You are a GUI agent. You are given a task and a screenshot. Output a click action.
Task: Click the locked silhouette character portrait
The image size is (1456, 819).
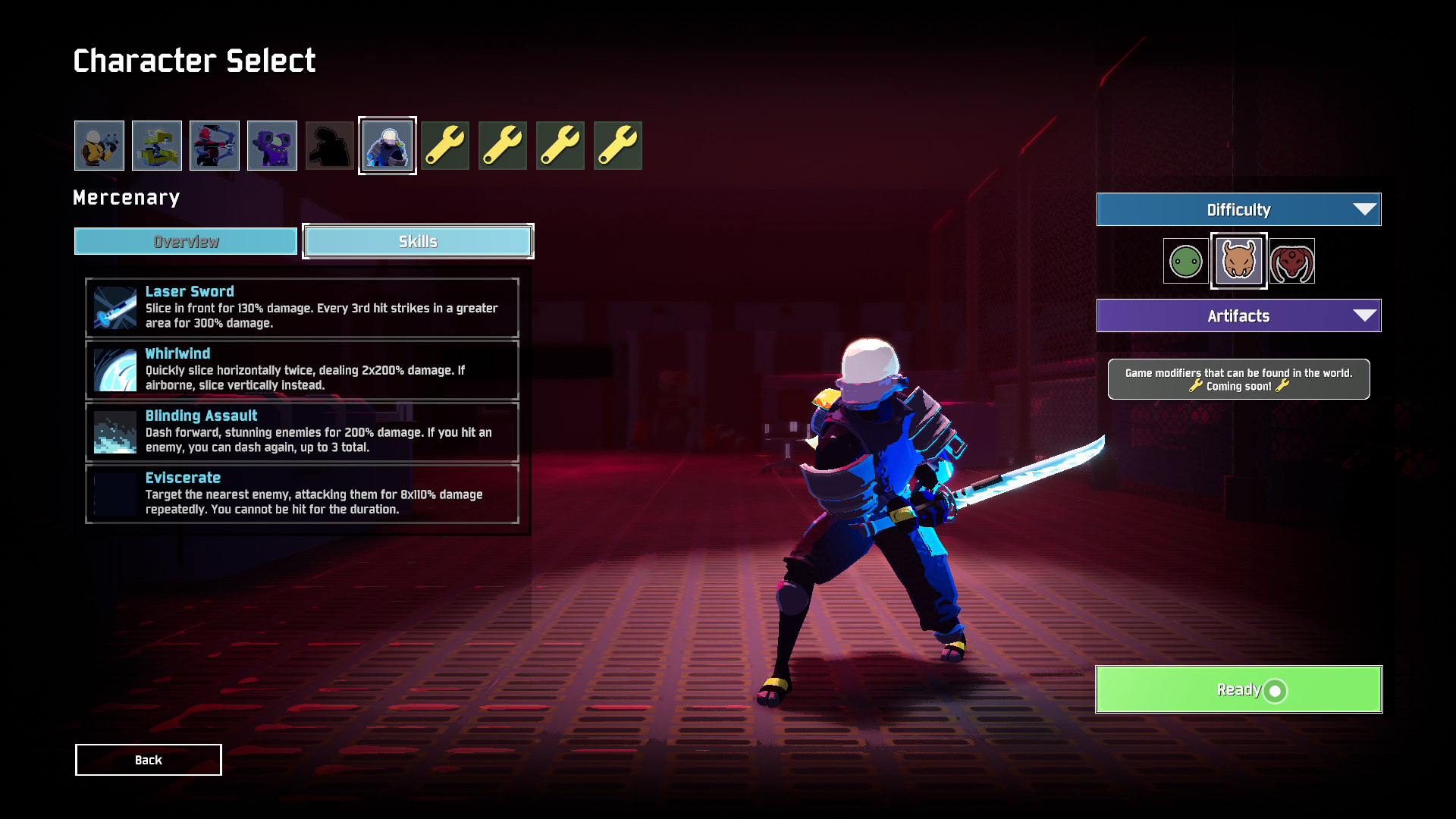(x=330, y=146)
